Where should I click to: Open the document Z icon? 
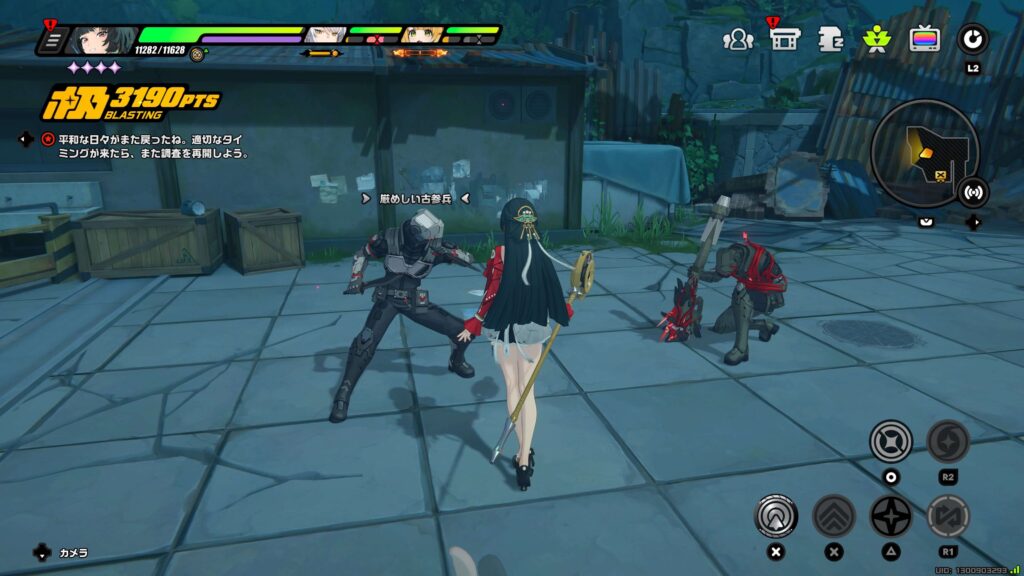click(x=830, y=39)
